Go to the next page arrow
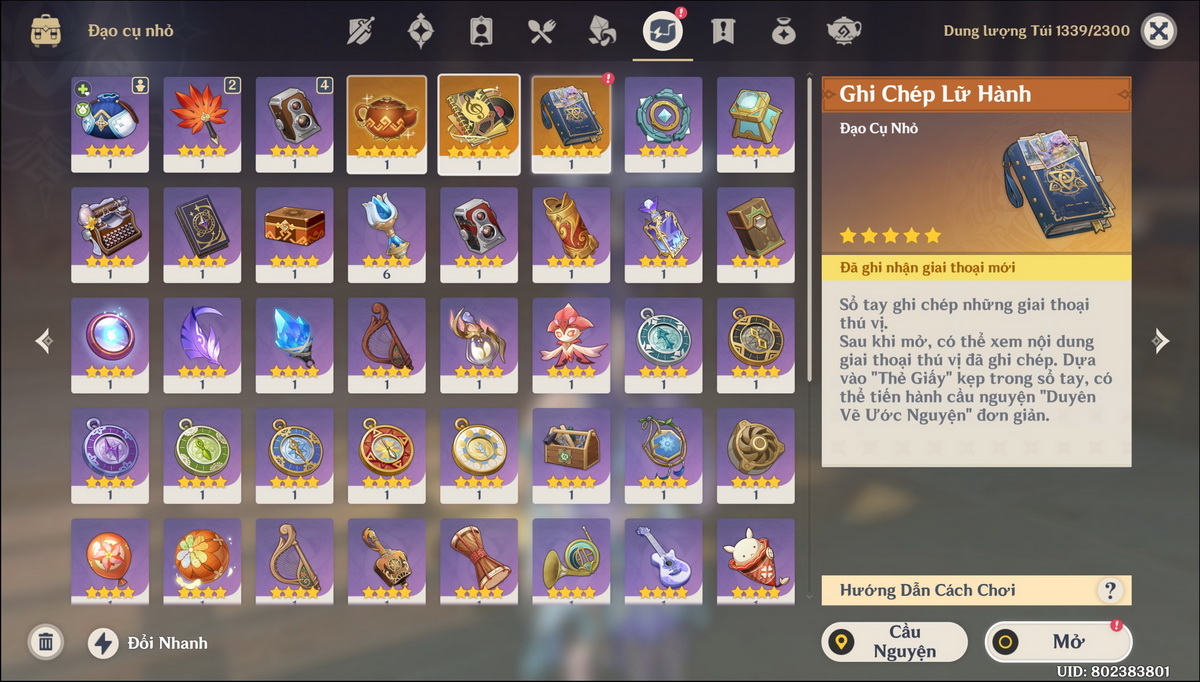The width and height of the screenshot is (1200, 682). [1159, 342]
